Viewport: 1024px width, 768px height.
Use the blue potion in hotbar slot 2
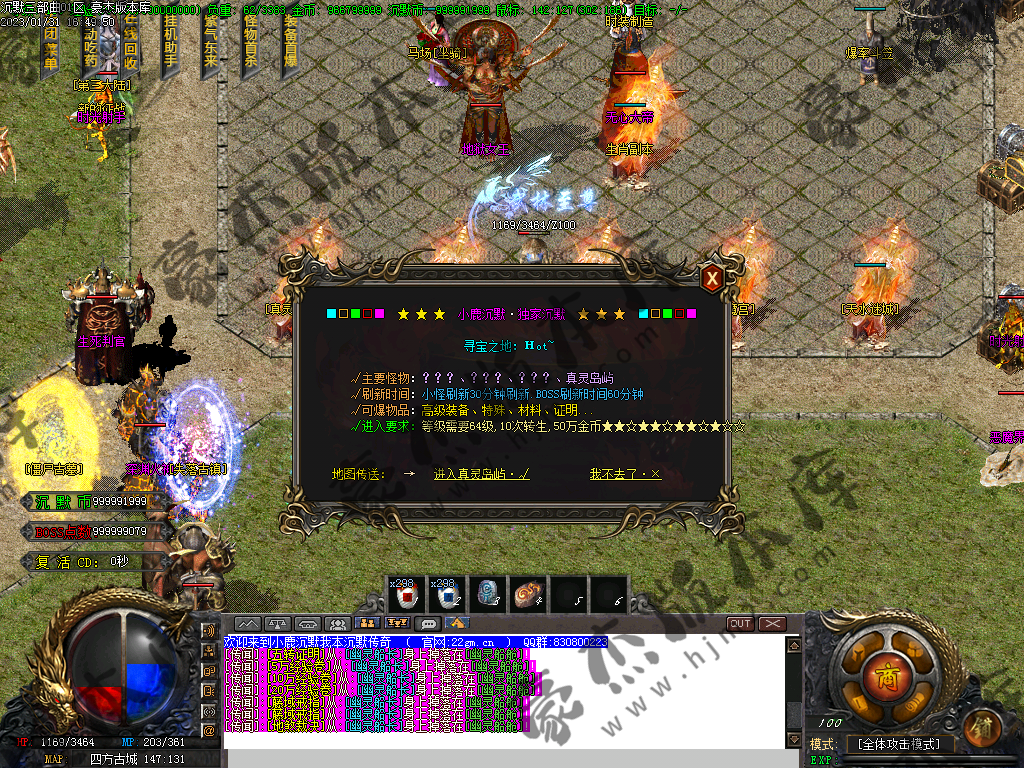[447, 595]
